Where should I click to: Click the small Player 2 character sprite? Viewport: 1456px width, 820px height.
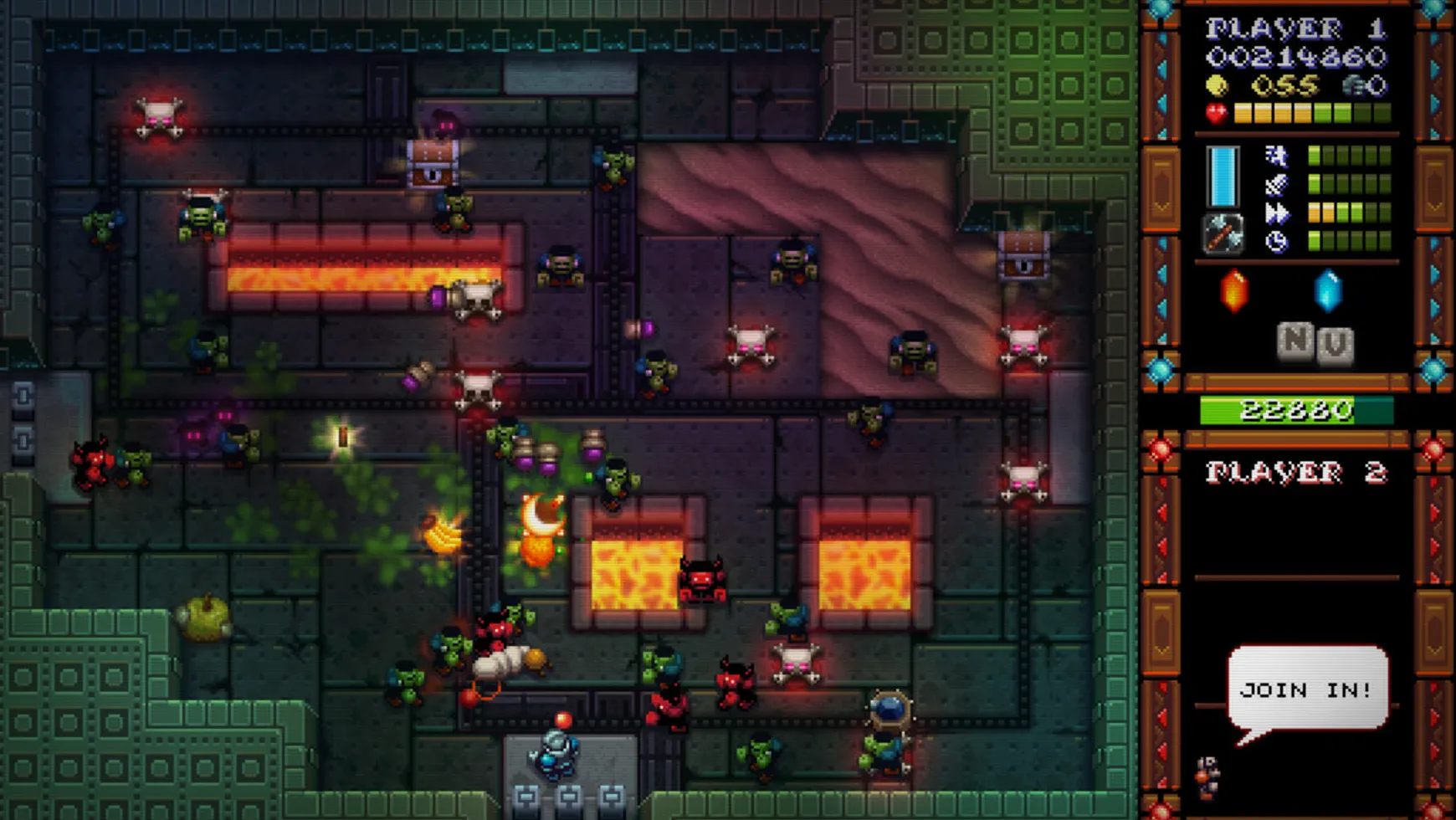(x=1206, y=776)
